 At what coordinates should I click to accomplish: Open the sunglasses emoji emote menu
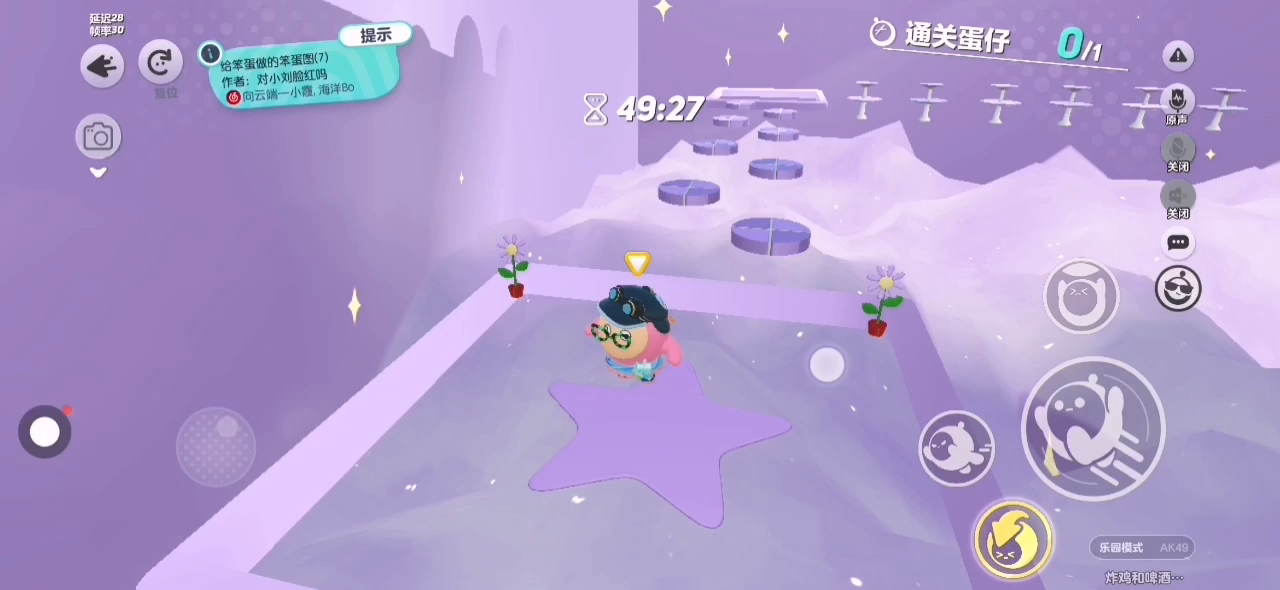[x=1178, y=288]
